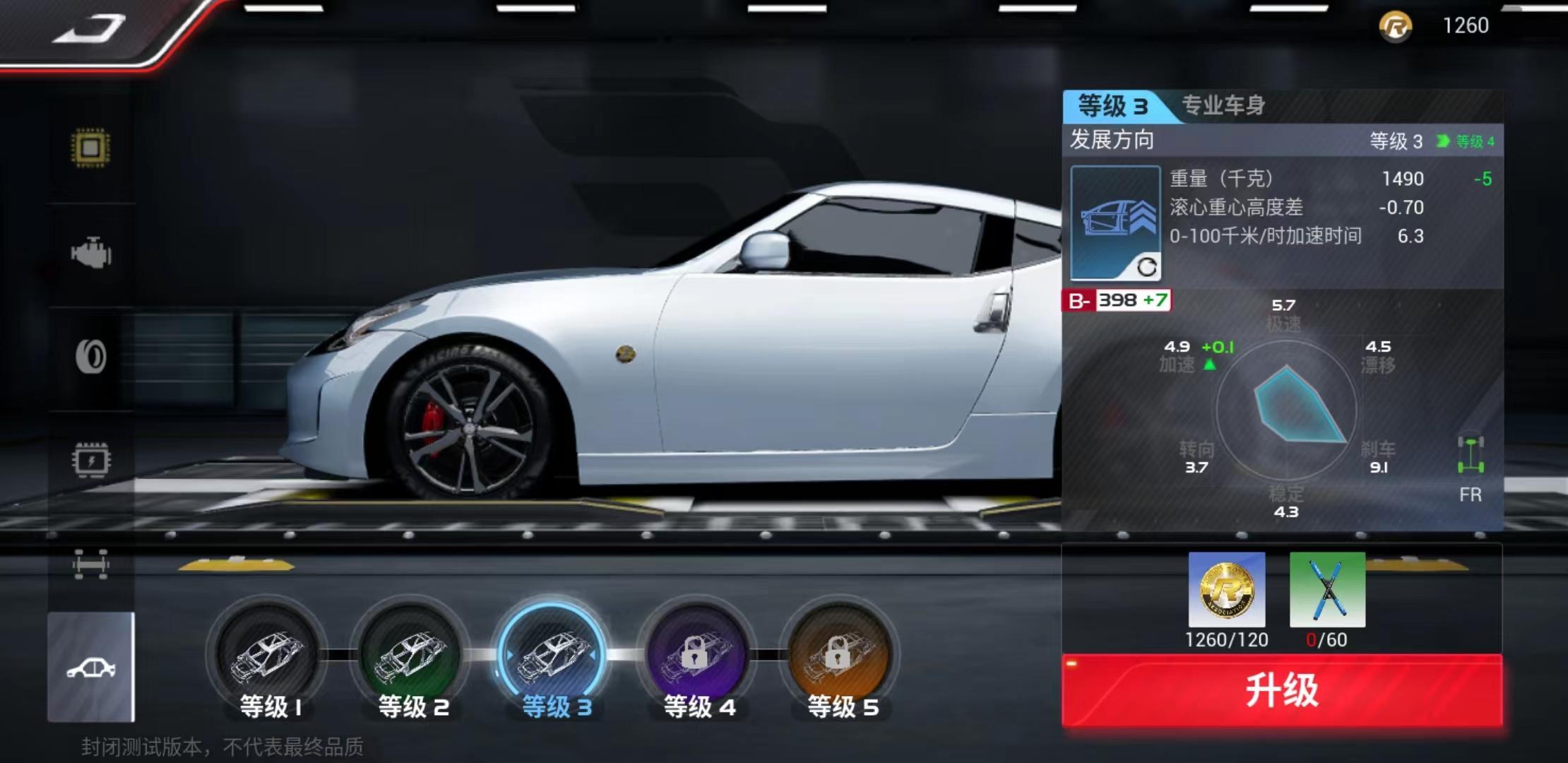Switch to the chassis axle category
Viewport: 1568px width, 763px height.
tap(91, 564)
